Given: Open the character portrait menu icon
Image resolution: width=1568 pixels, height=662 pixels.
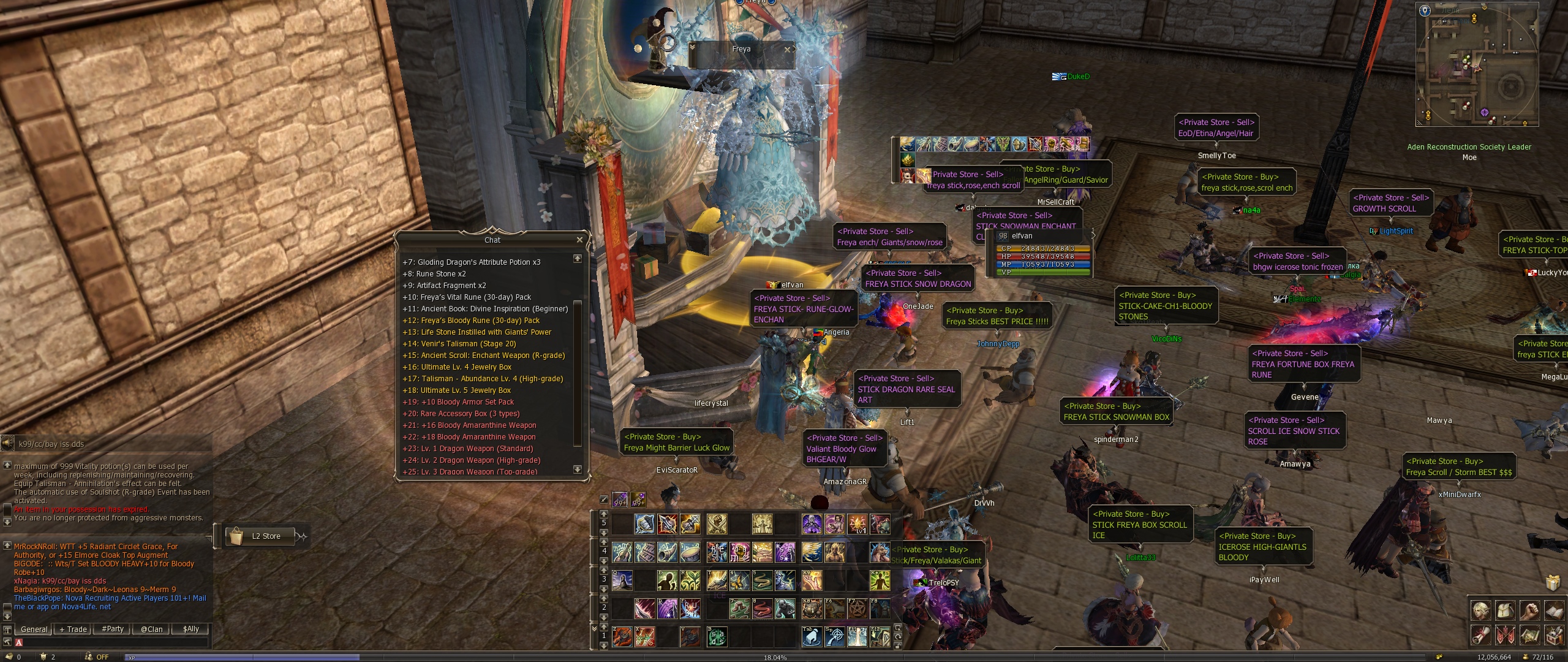Looking at the screenshot, I should coord(1482,611).
